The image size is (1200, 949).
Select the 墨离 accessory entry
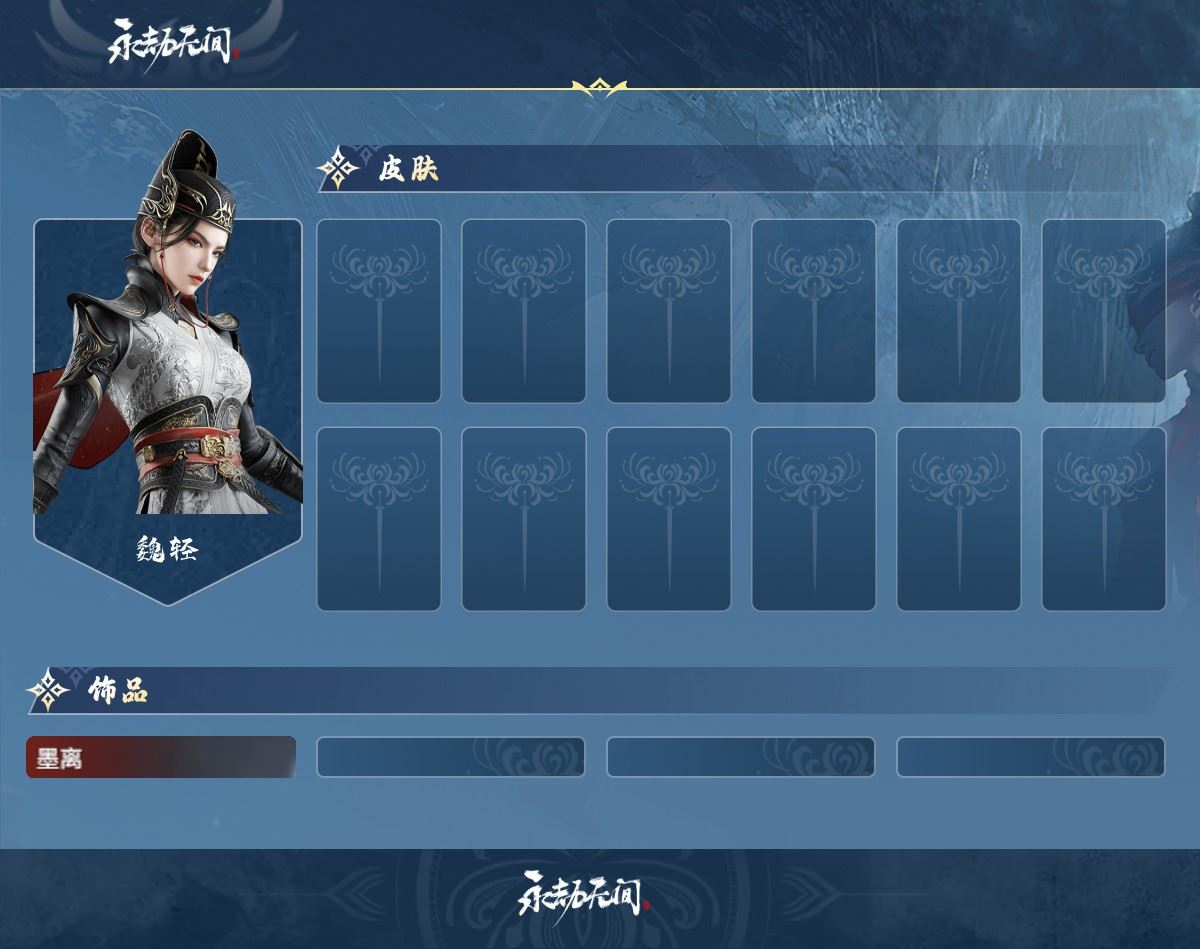(x=160, y=757)
